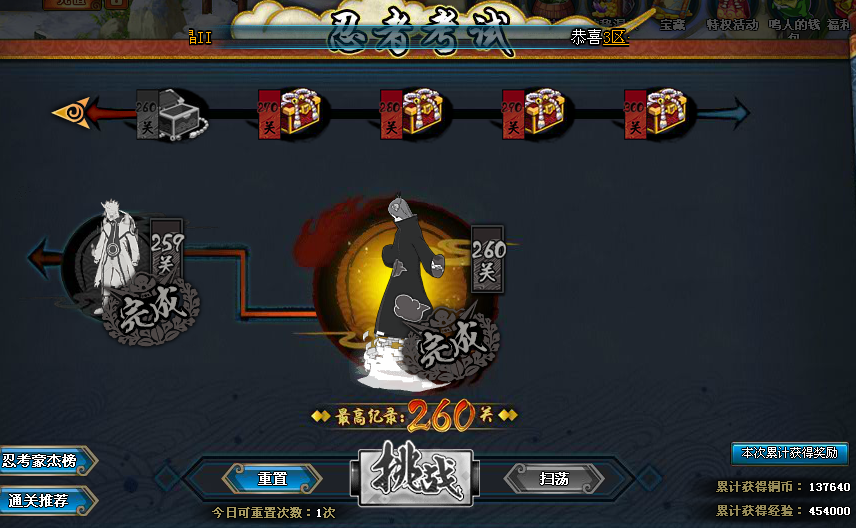Click the 3区 server link
The image size is (856, 528).
[x=615, y=37]
